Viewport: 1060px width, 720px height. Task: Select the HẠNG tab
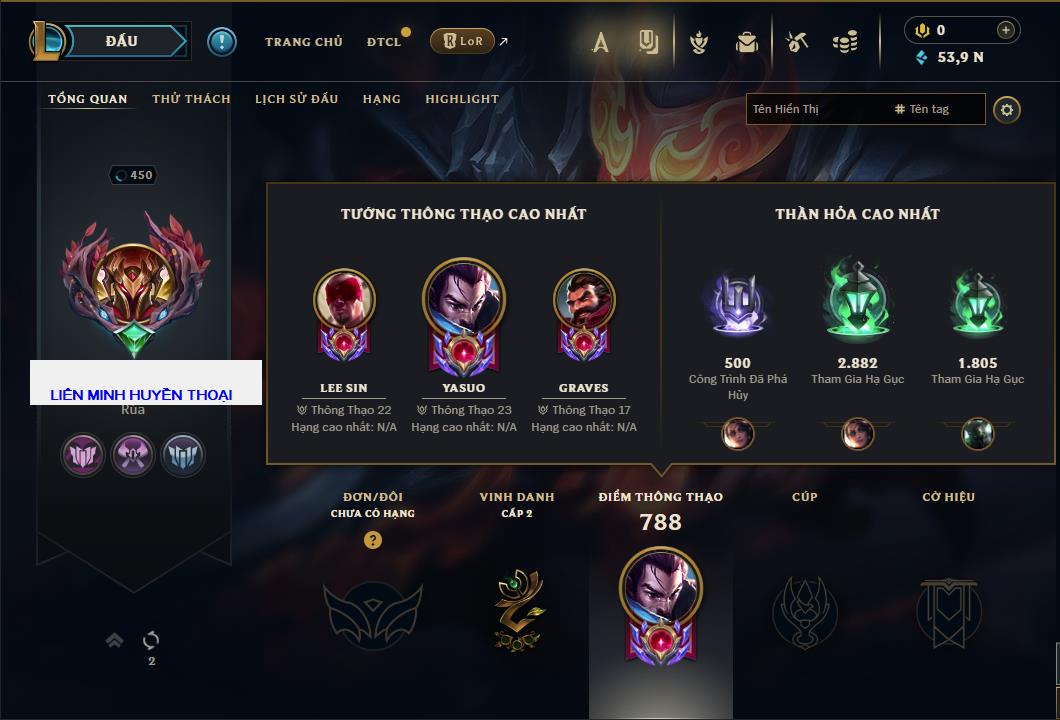tap(381, 99)
